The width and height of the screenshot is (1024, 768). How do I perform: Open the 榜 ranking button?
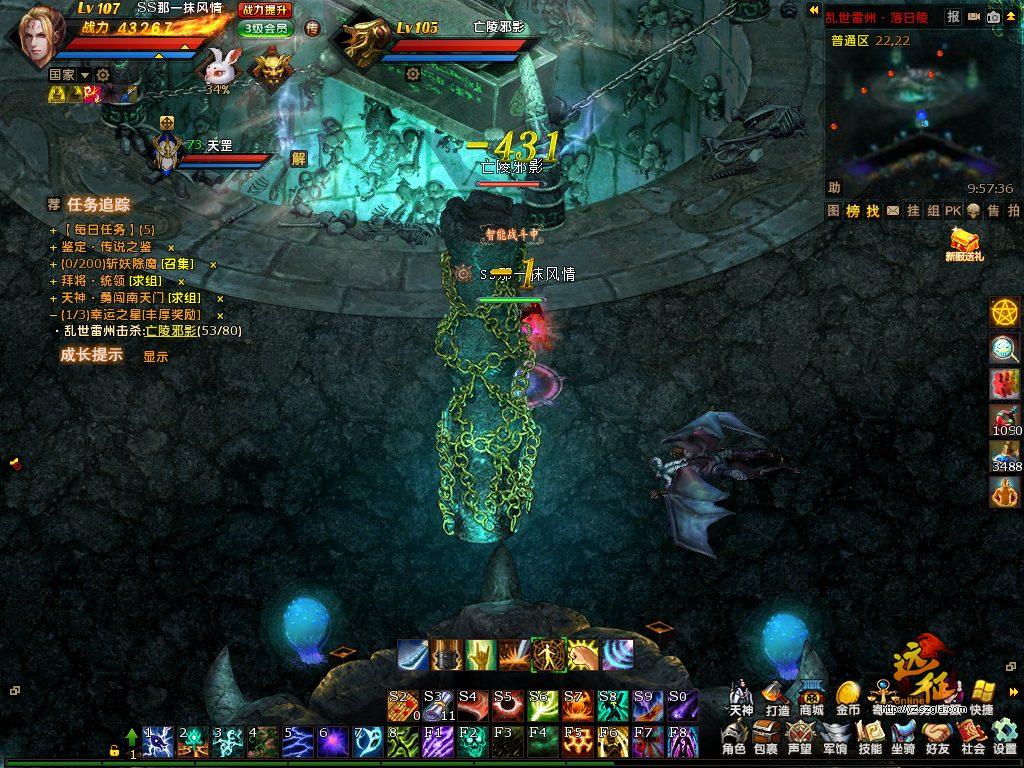click(x=853, y=211)
